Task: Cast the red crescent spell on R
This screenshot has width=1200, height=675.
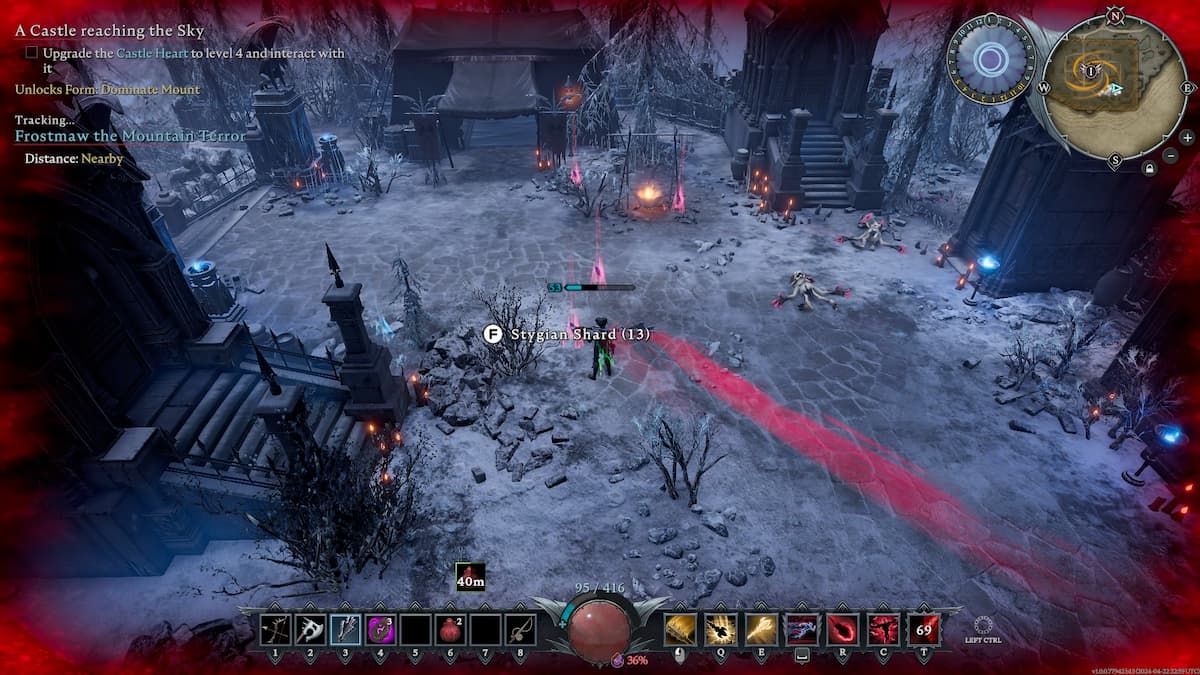Action: point(842,629)
